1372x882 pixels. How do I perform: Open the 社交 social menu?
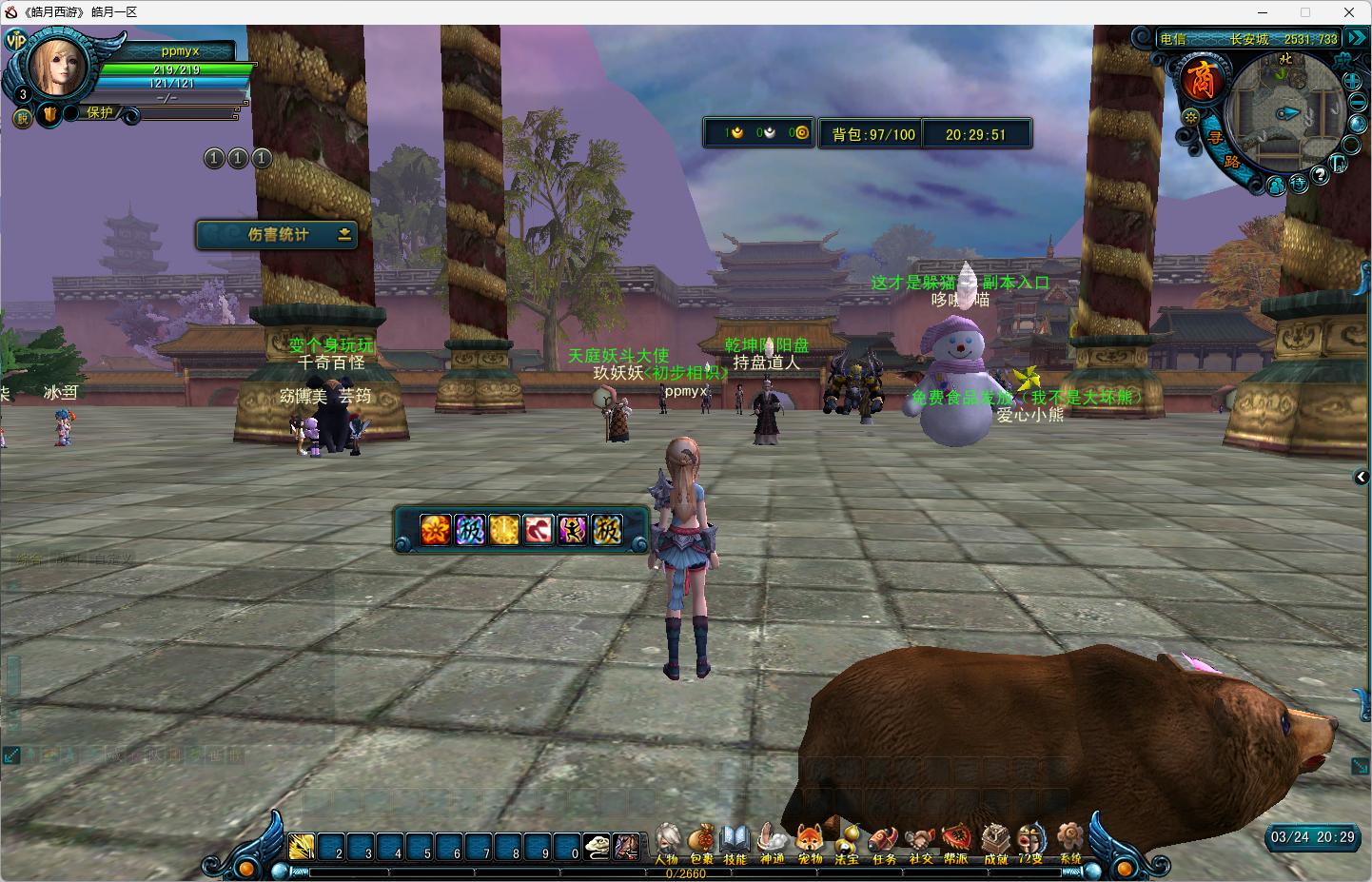(x=920, y=841)
